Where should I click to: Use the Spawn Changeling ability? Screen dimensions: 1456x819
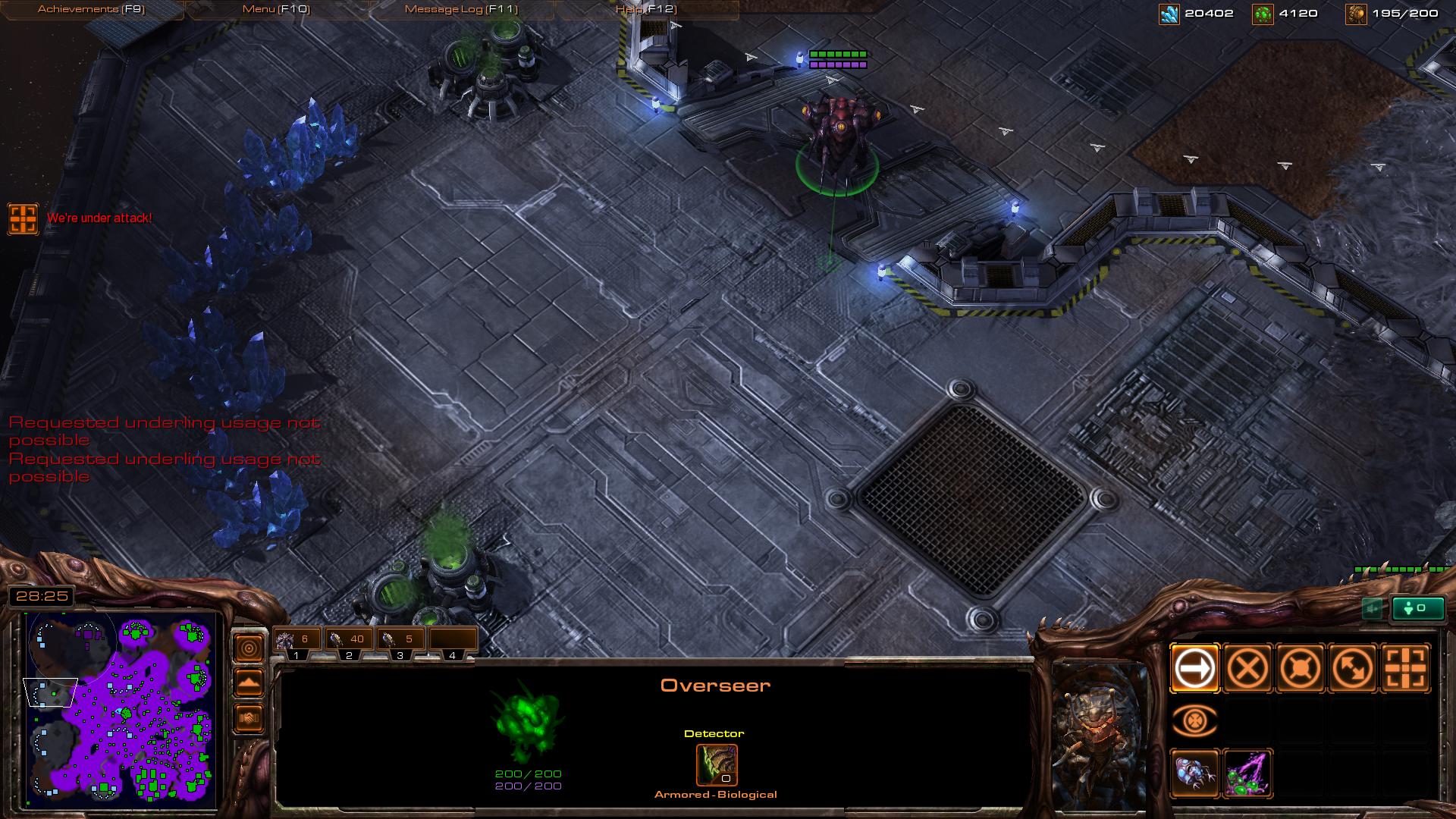click(x=1194, y=773)
